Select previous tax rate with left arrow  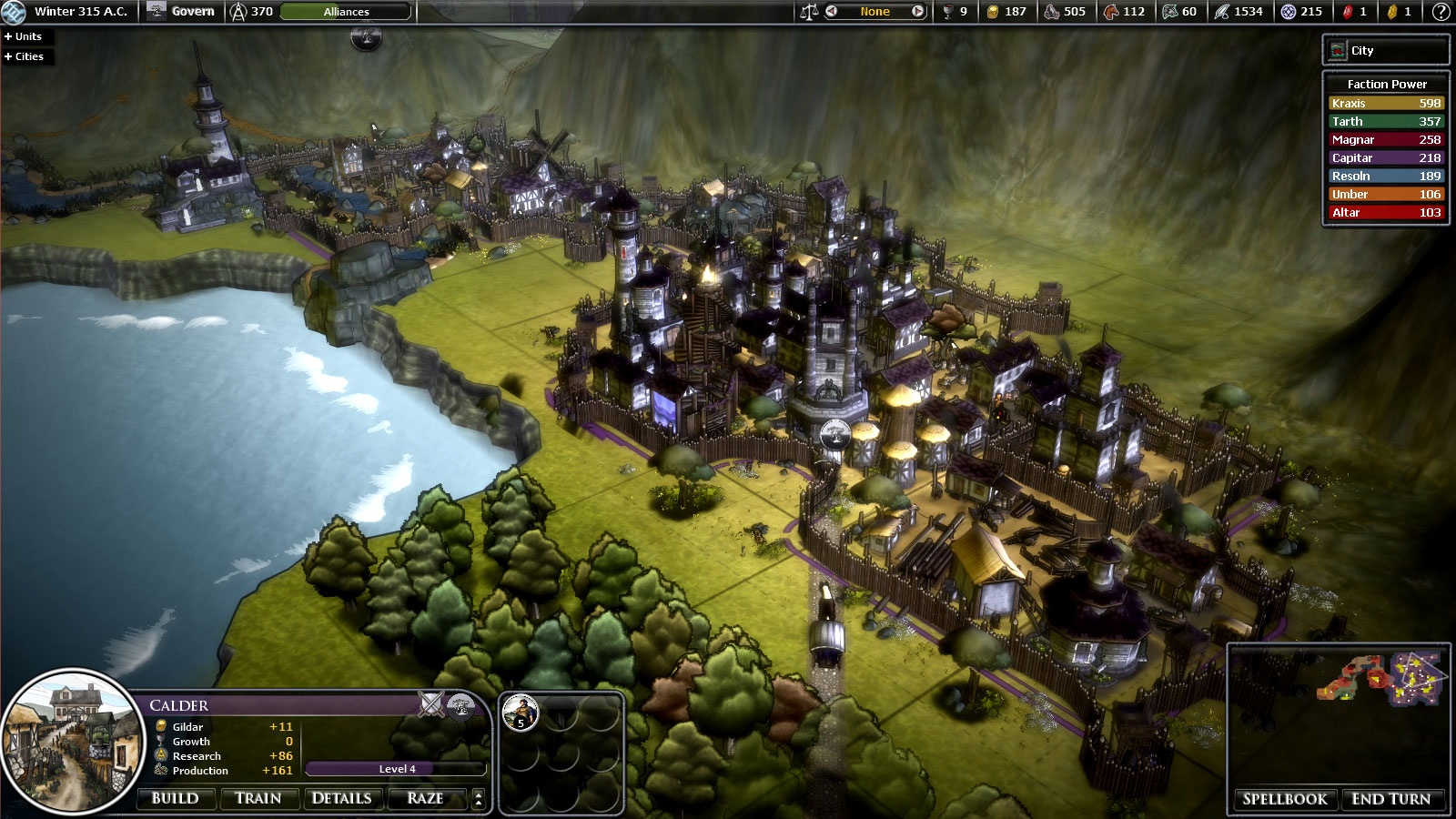click(831, 12)
